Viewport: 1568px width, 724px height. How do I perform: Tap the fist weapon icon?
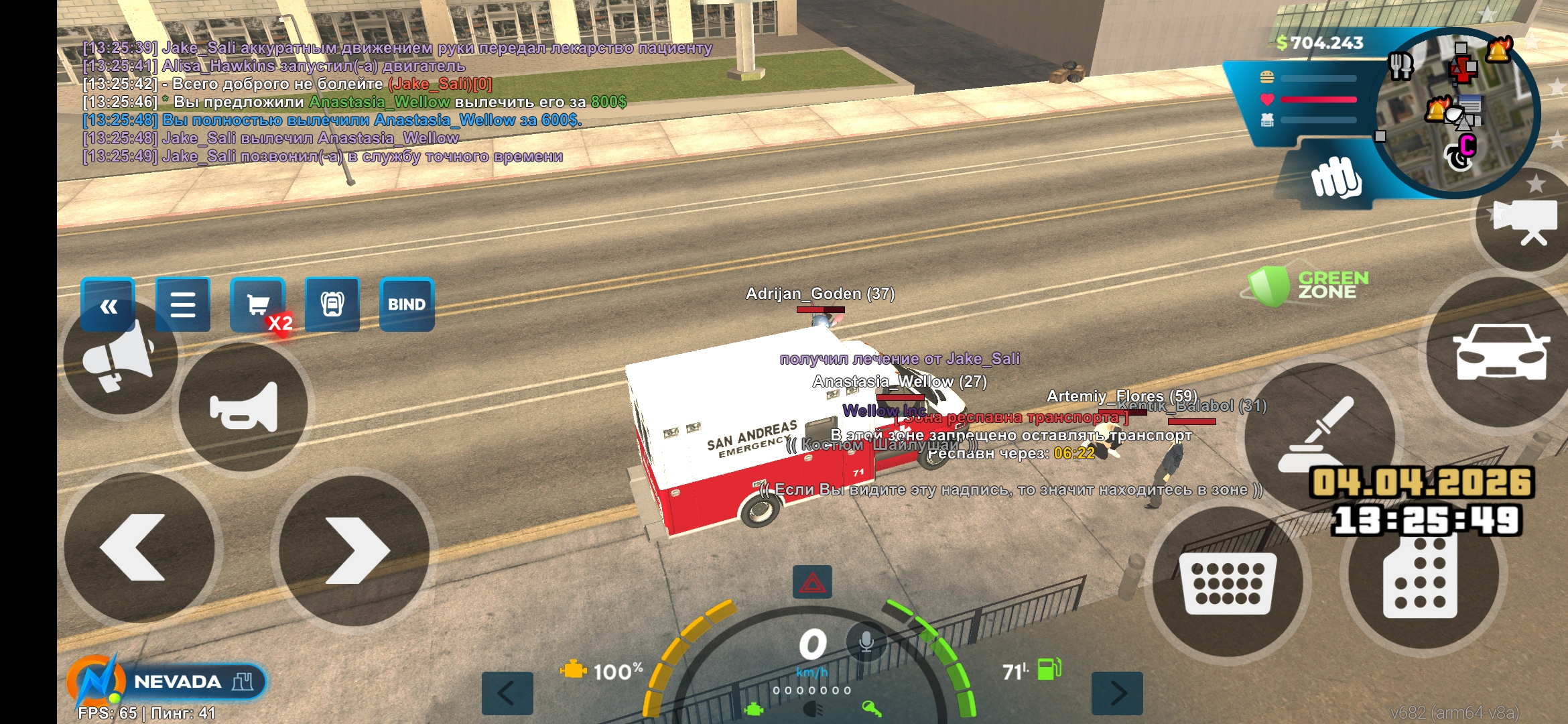[x=1335, y=178]
